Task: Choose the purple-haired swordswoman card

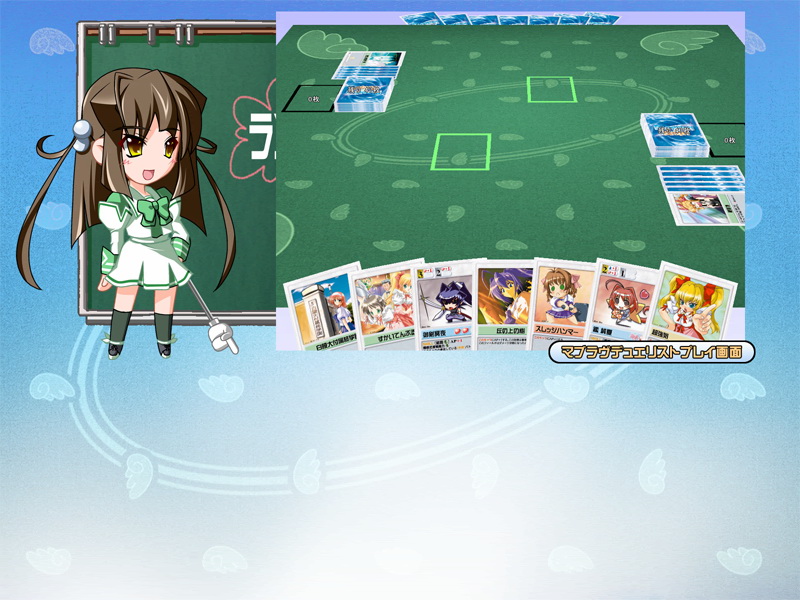Action: 444,305
